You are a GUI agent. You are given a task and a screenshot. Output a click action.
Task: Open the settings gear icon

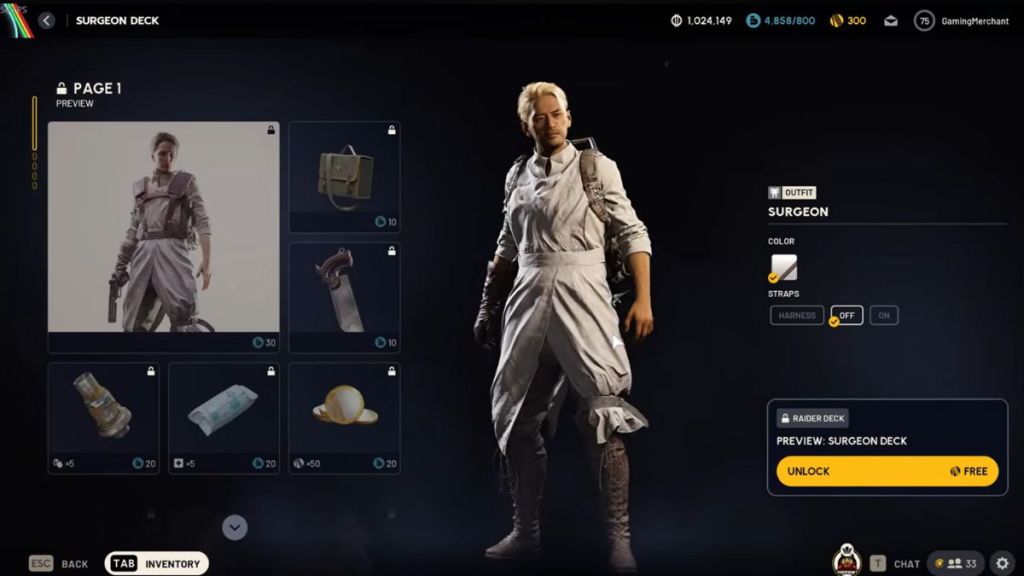tap(1002, 563)
